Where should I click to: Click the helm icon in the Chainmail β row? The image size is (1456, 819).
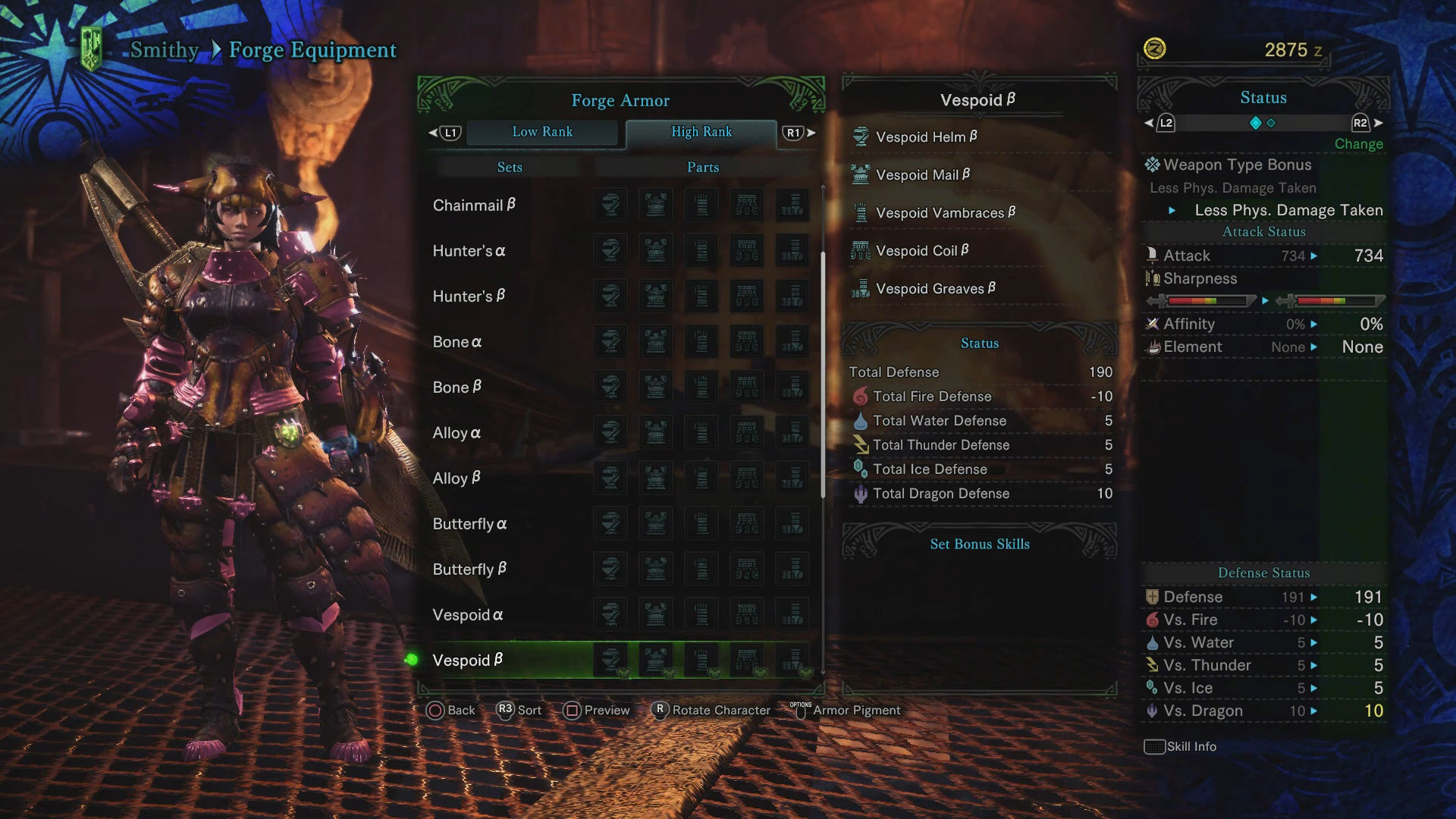point(610,205)
